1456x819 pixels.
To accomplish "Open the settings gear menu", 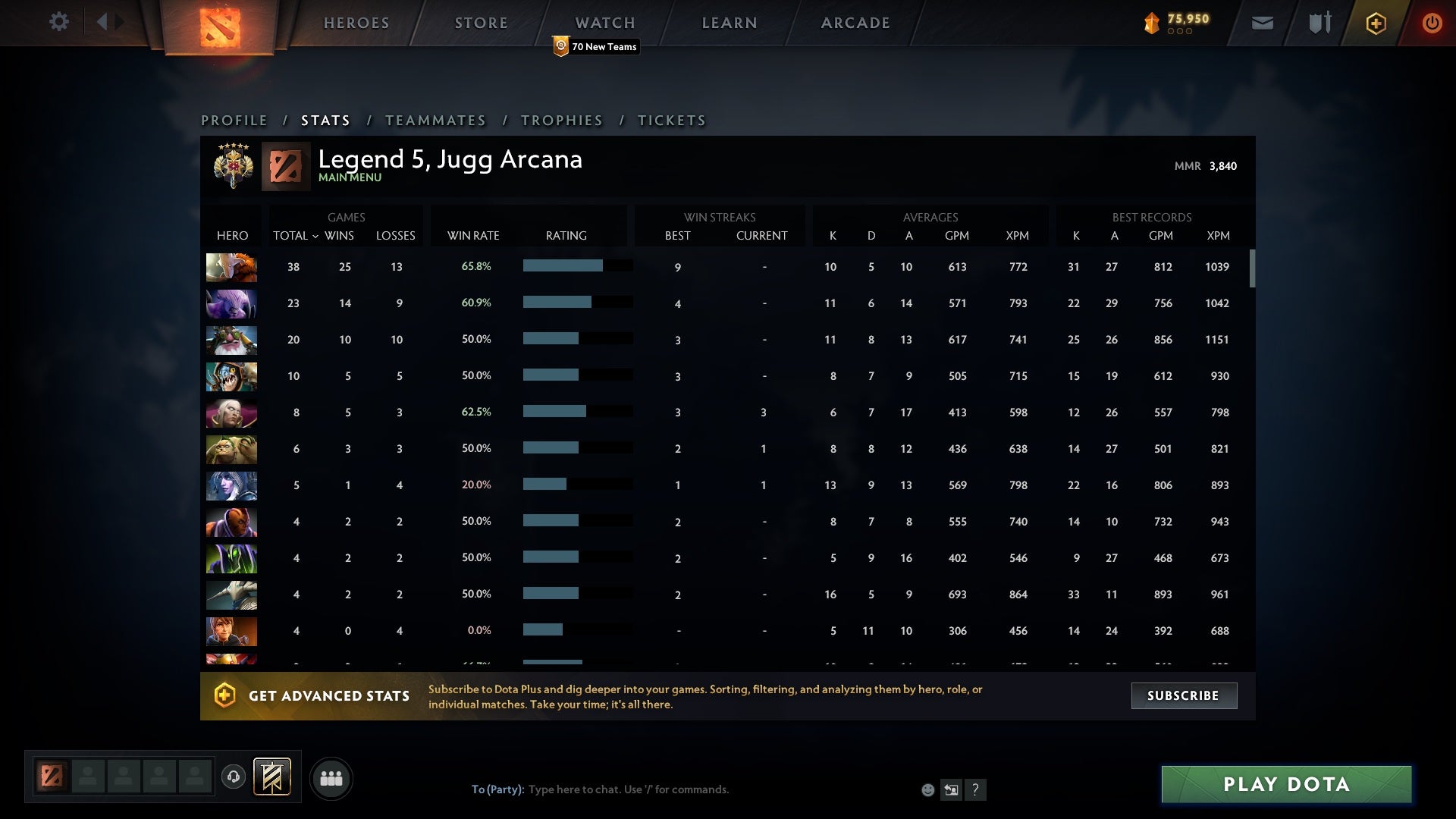I will coord(59,22).
